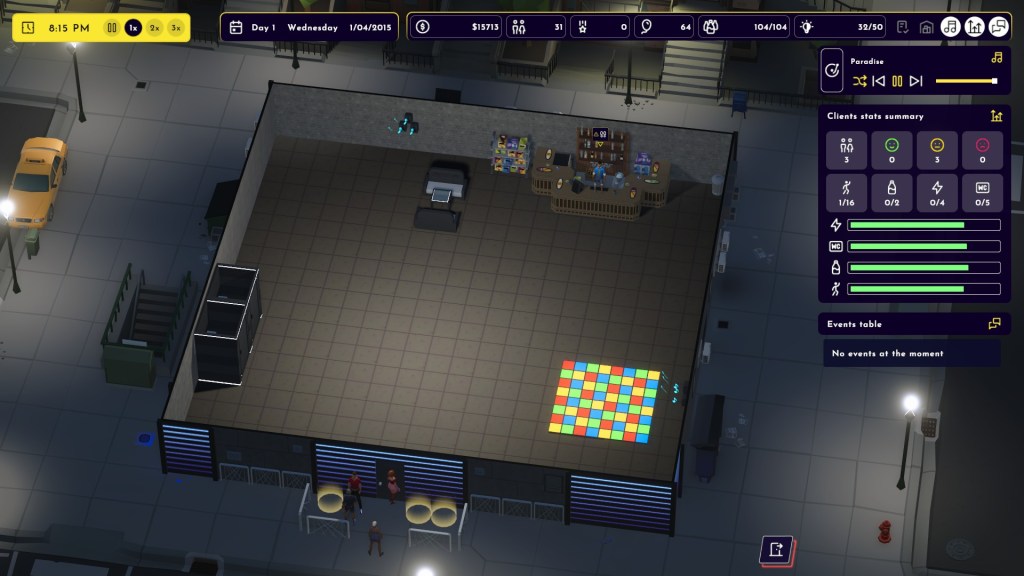Open the building shop icon
Image resolution: width=1024 pixels, height=576 pixels.
[x=926, y=27]
